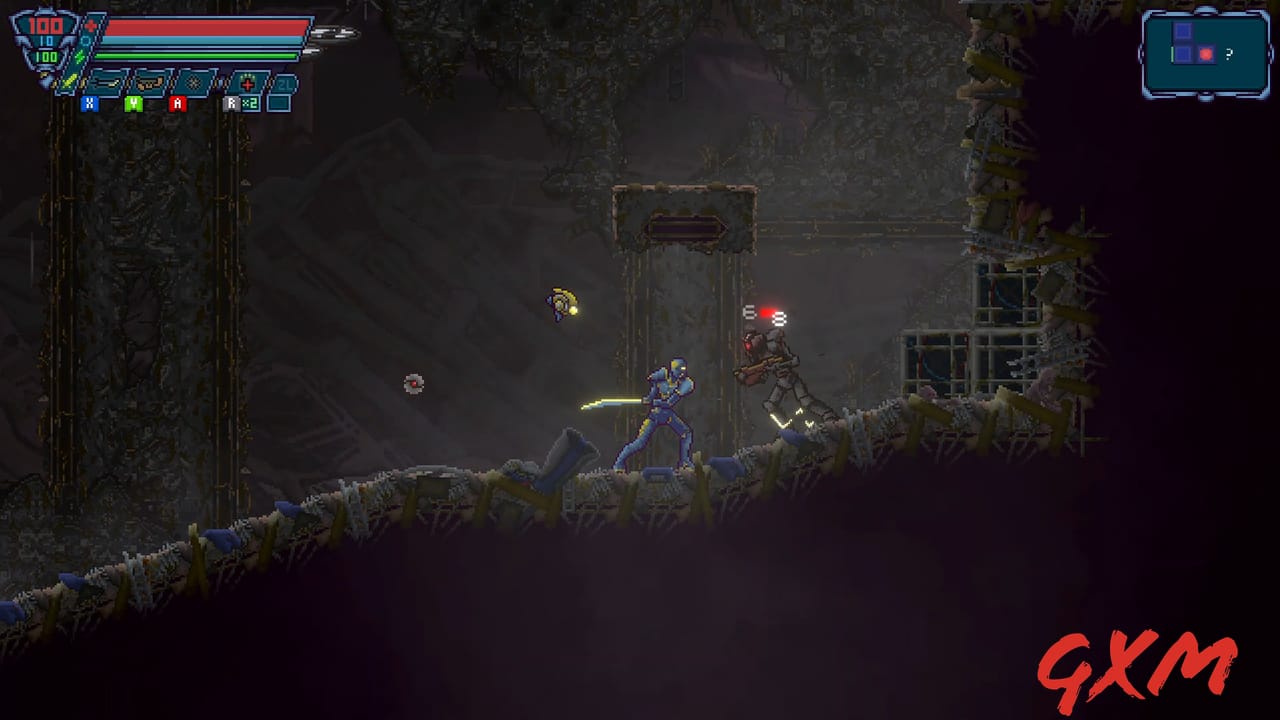Image resolution: width=1280 pixels, height=720 pixels.
Task: Click the first gun weapon slot icon
Action: [x=107, y=83]
